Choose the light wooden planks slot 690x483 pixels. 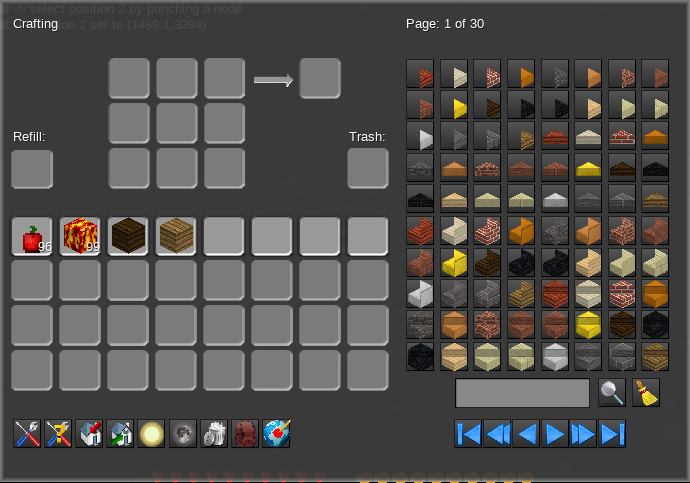pos(176,236)
